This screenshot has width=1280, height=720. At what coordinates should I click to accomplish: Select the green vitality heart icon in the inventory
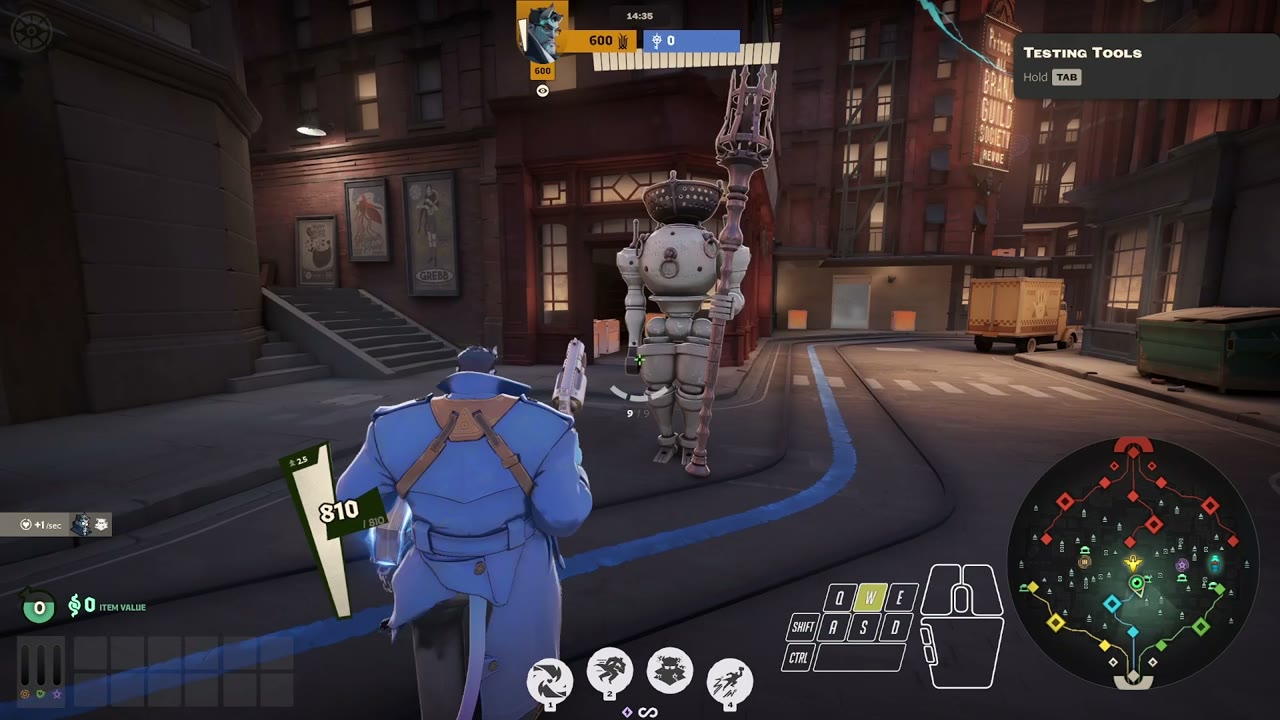[x=41, y=695]
